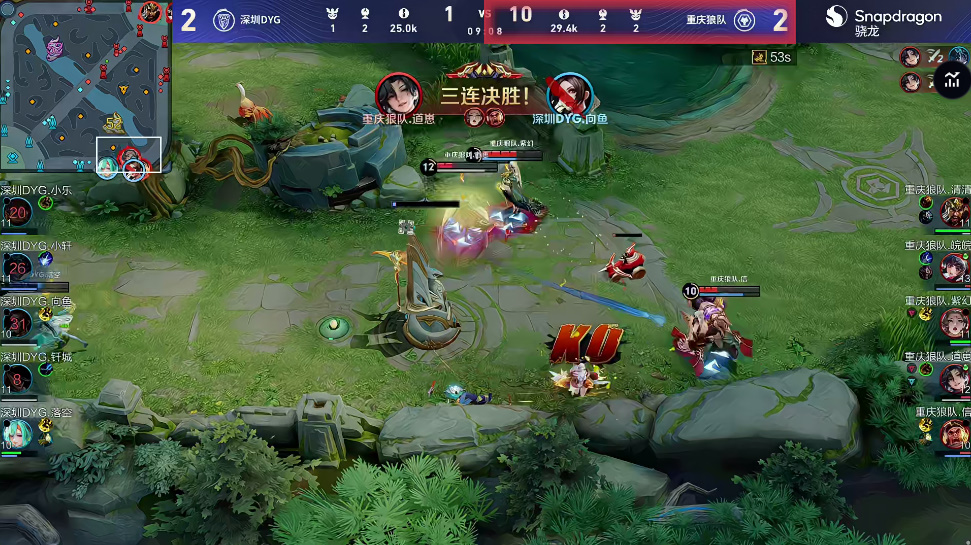Select 向鱼's victim portrait in the kill banner
Viewport: 971px width, 545px height.
(570, 95)
